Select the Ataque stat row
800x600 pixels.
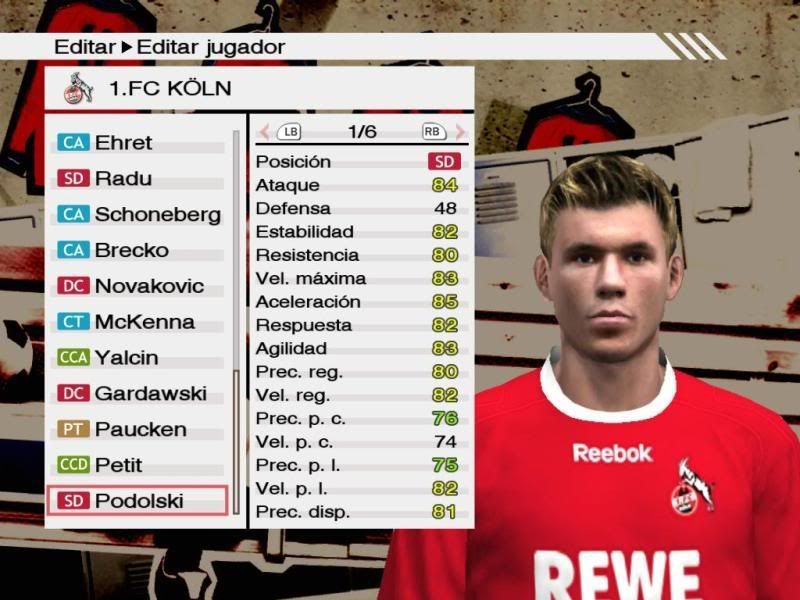pos(358,185)
